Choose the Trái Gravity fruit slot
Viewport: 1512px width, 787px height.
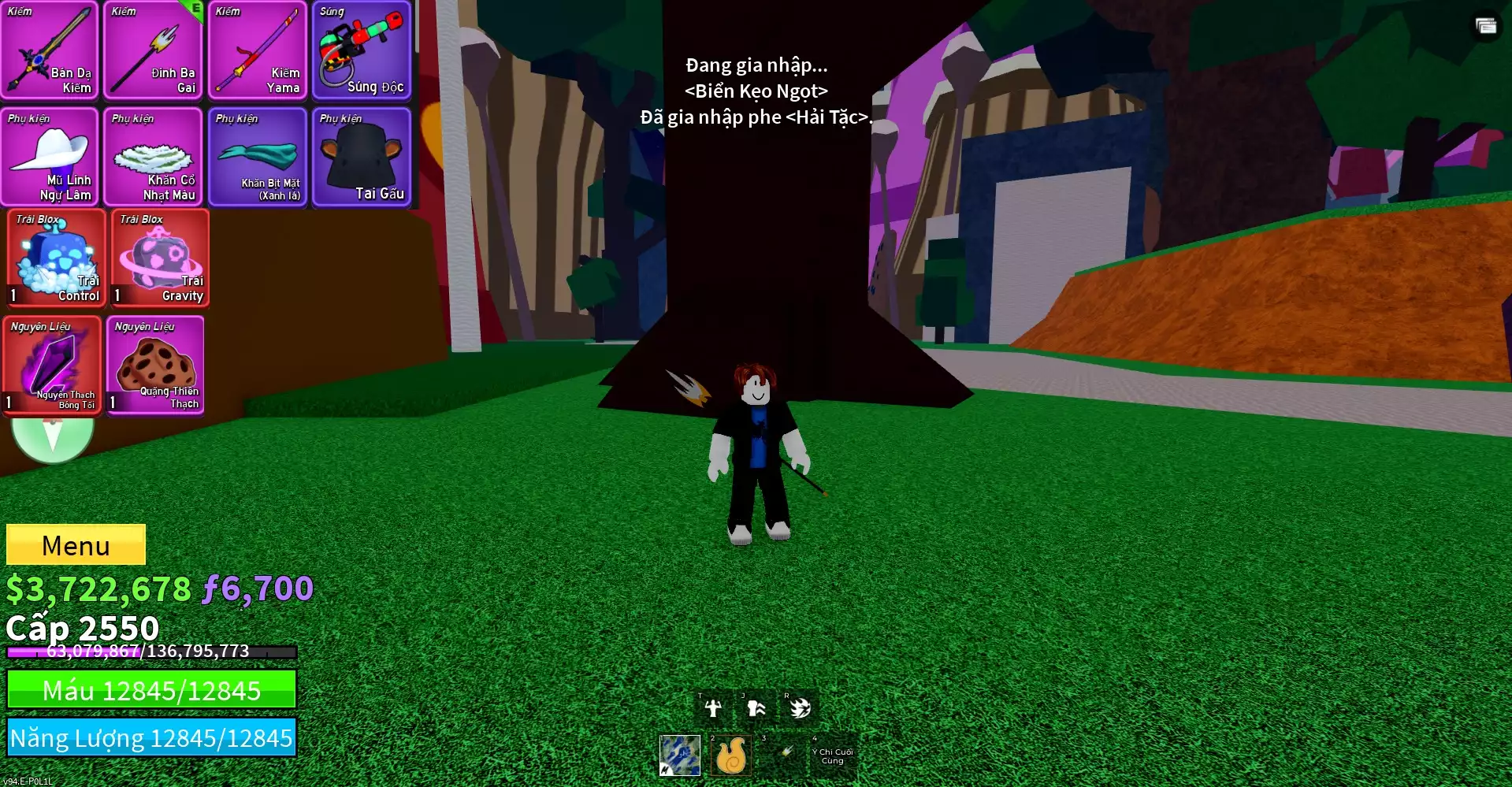pyautogui.click(x=160, y=258)
